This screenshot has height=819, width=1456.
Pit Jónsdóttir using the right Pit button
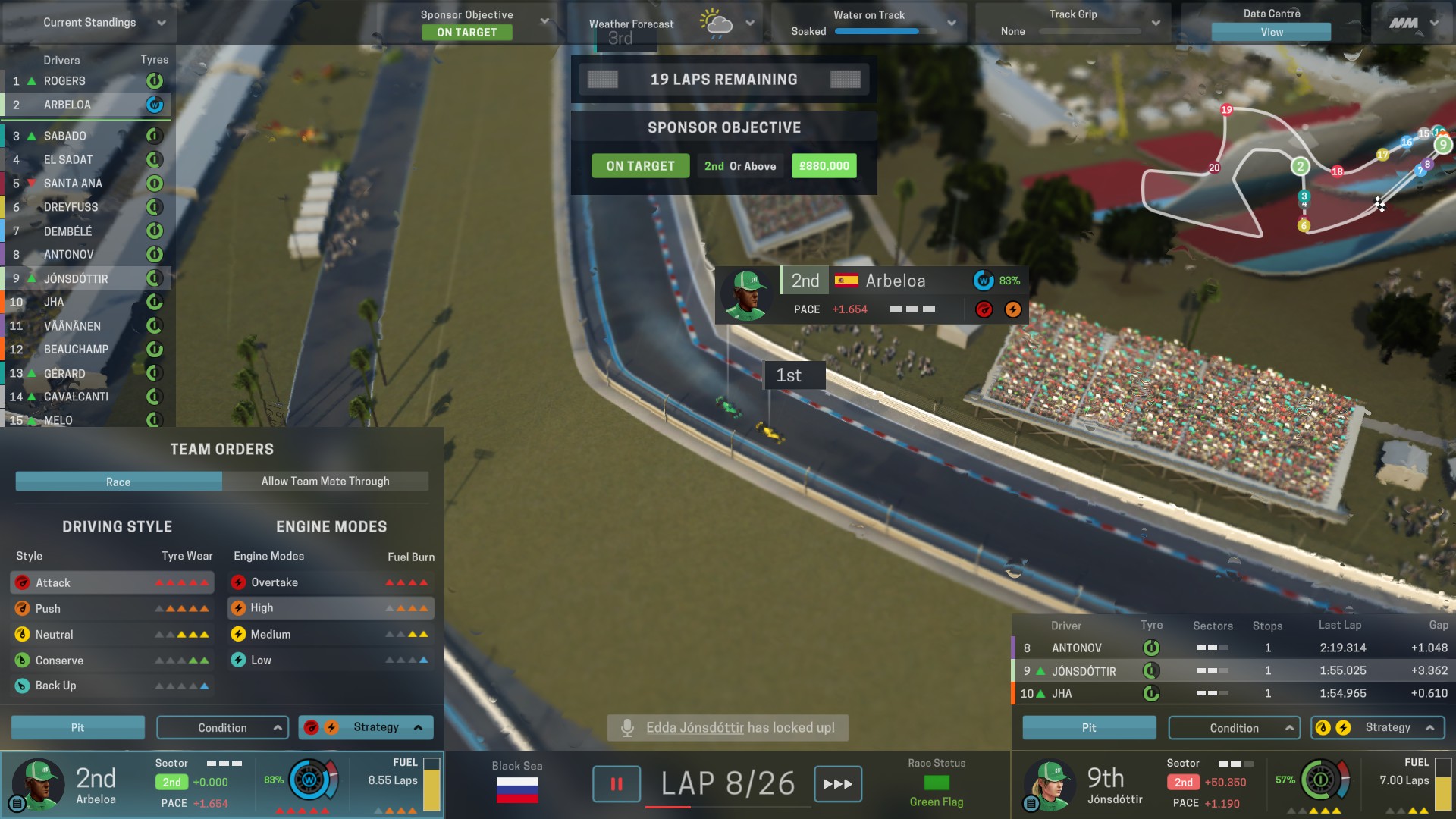click(x=1089, y=728)
